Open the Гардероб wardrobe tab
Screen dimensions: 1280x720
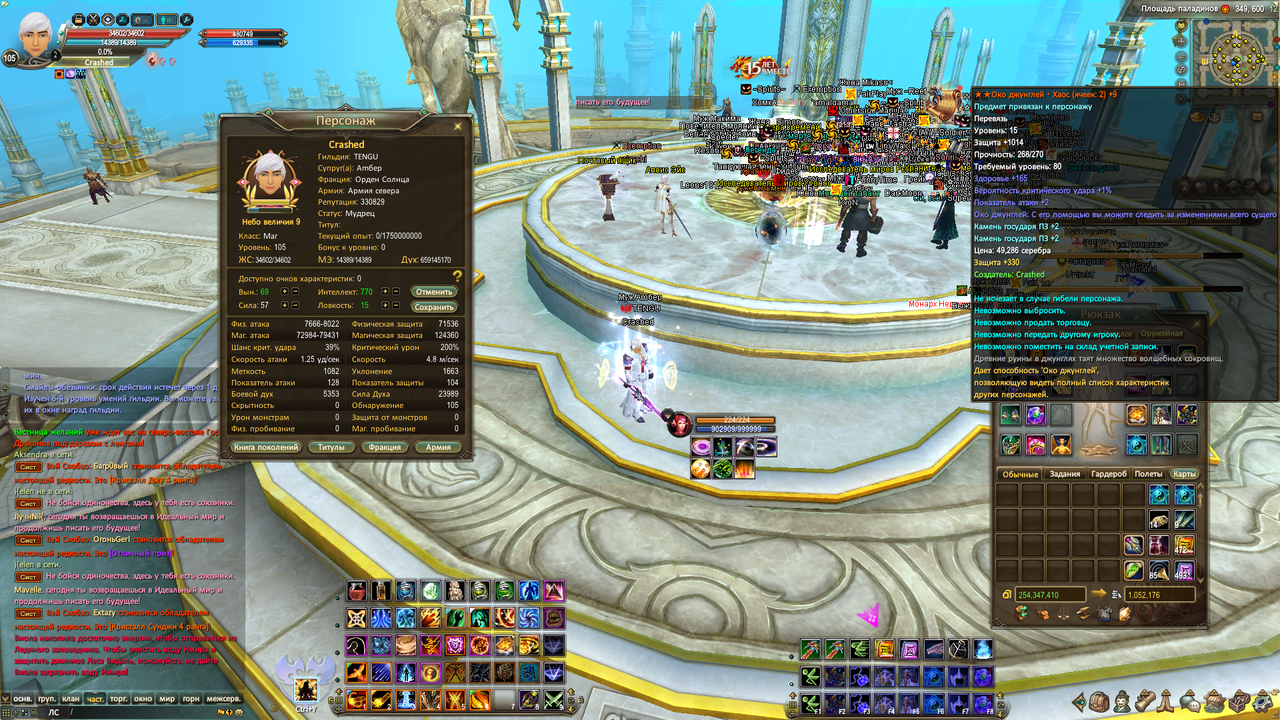click(1108, 474)
